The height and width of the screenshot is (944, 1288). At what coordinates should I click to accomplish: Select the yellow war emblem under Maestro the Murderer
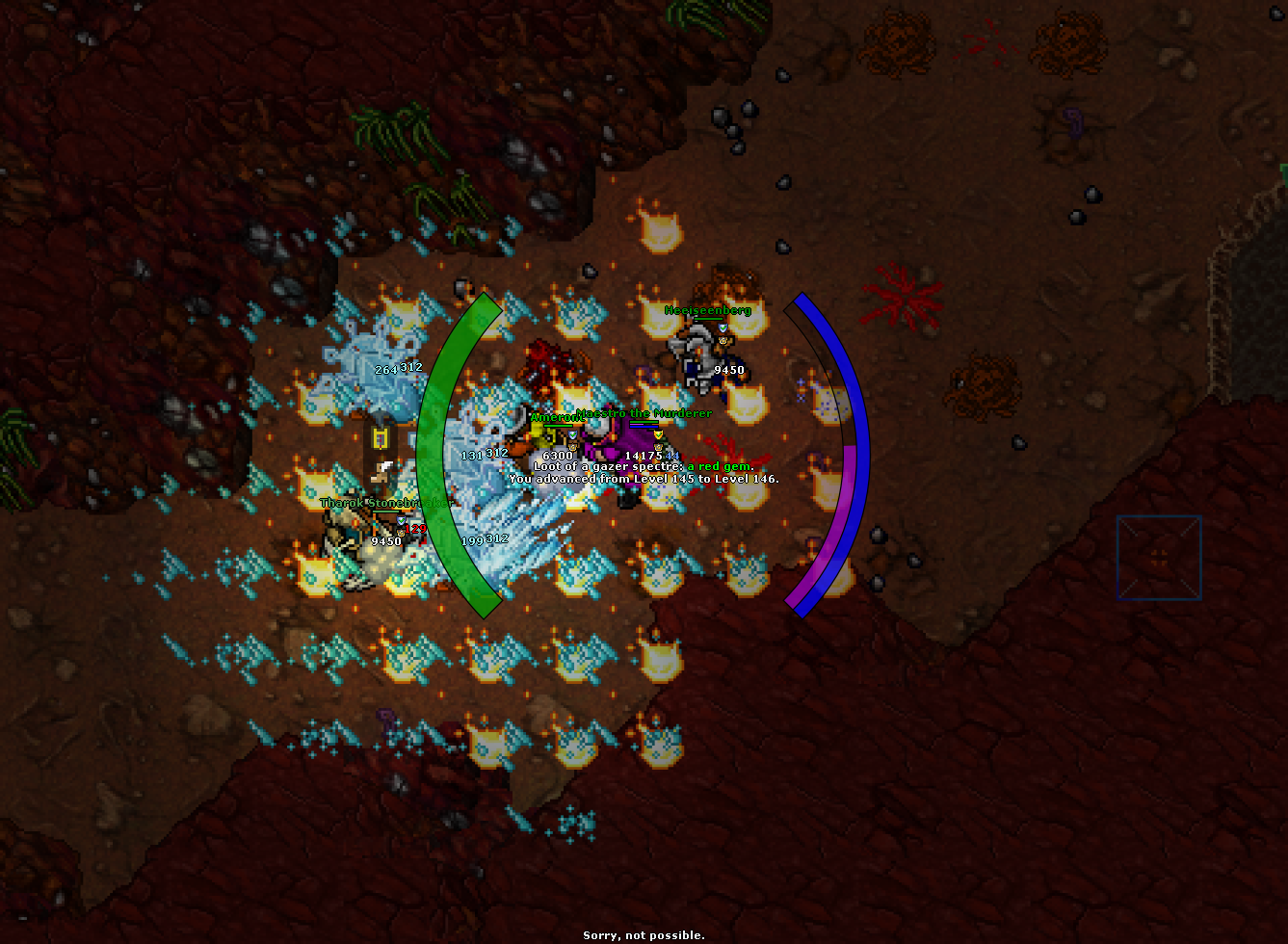pyautogui.click(x=658, y=435)
